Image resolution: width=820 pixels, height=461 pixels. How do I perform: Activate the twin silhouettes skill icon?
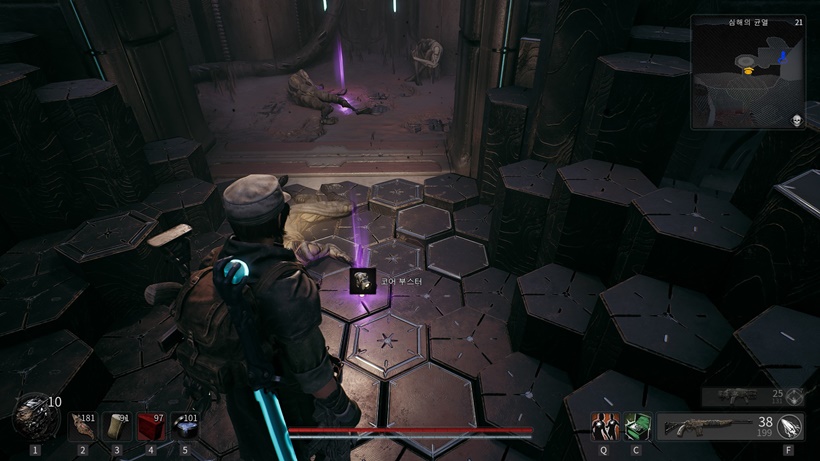pyautogui.click(x=605, y=427)
